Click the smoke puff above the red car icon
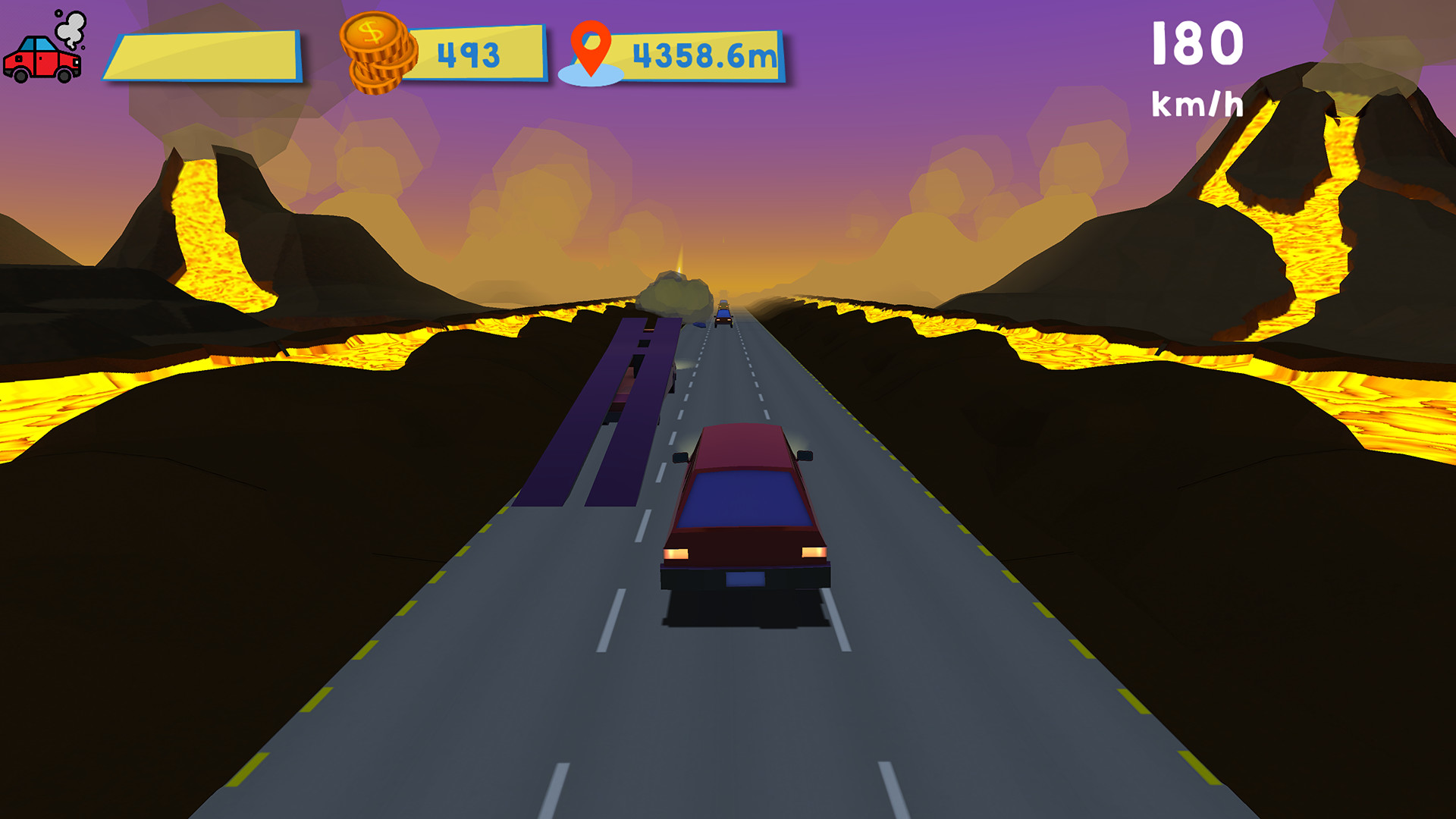Viewport: 1456px width, 819px height. click(x=70, y=30)
